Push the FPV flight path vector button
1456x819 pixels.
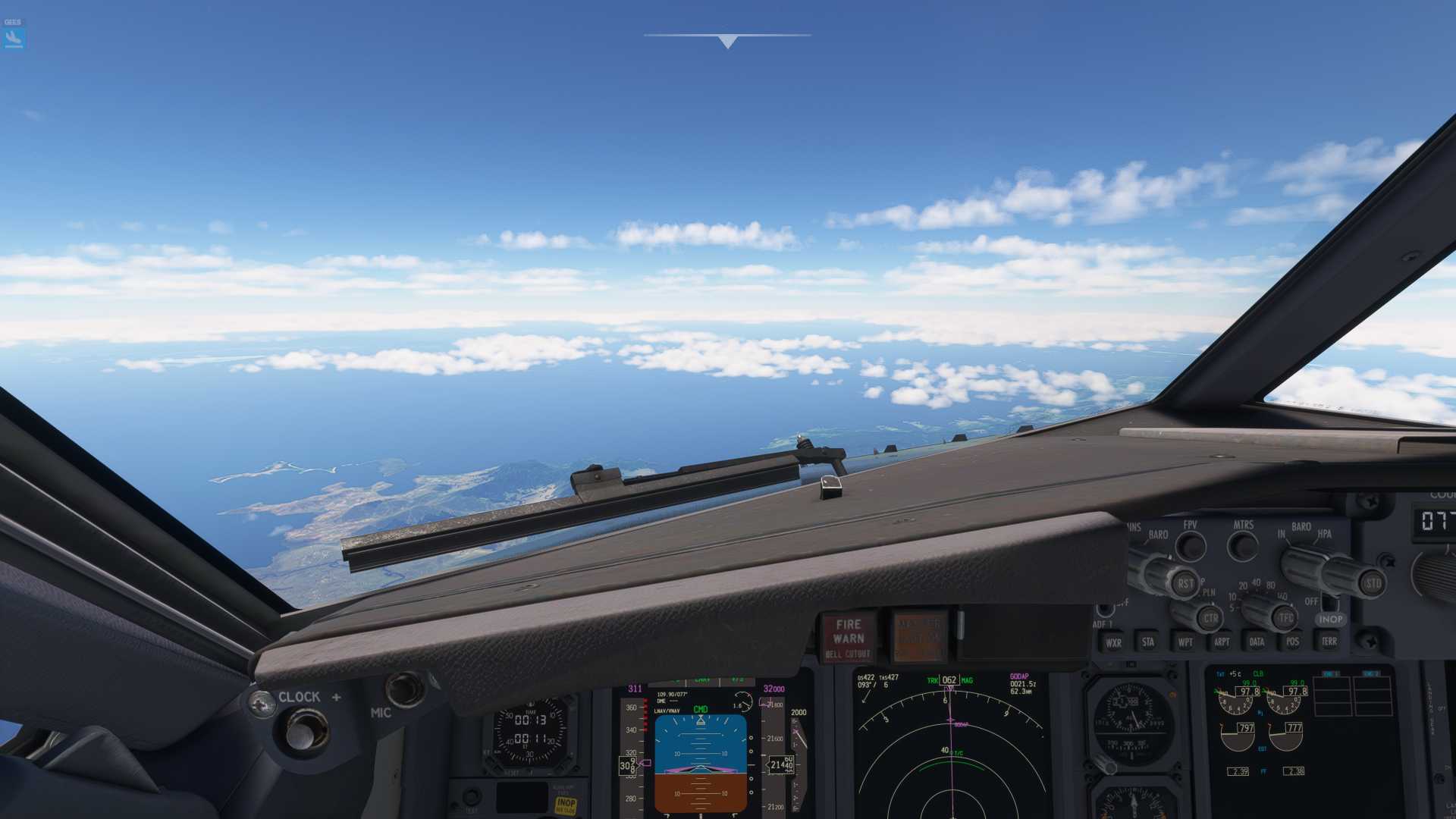click(x=1191, y=545)
